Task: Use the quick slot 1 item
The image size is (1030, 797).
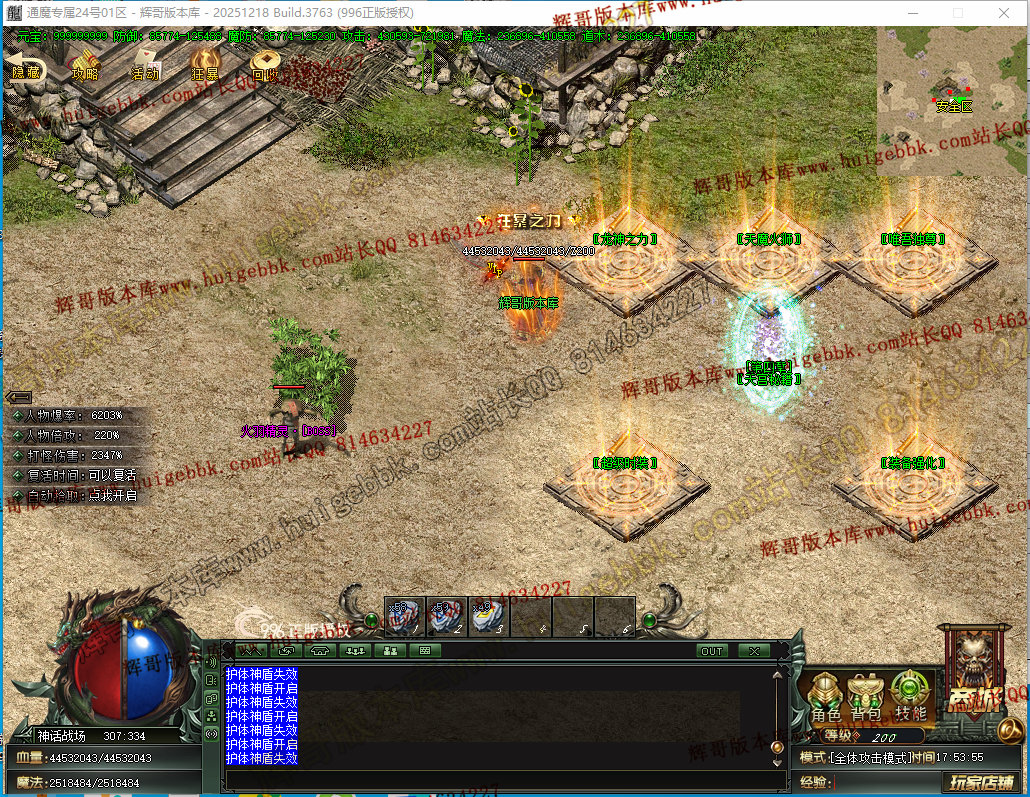Action: point(405,617)
